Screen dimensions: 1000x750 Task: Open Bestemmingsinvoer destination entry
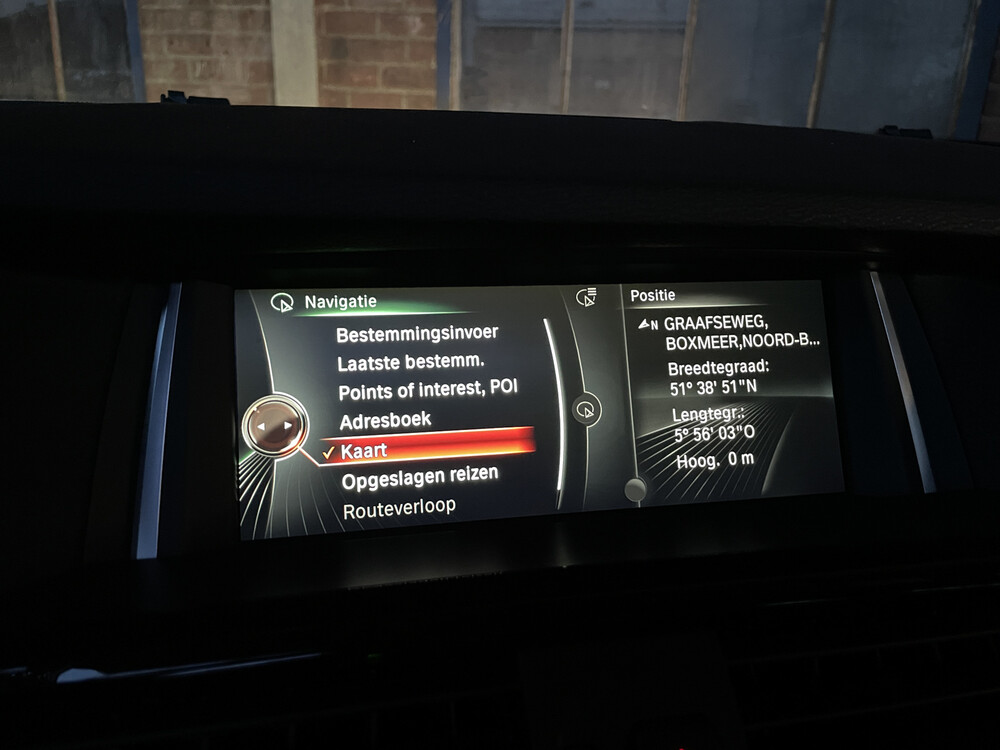[416, 334]
